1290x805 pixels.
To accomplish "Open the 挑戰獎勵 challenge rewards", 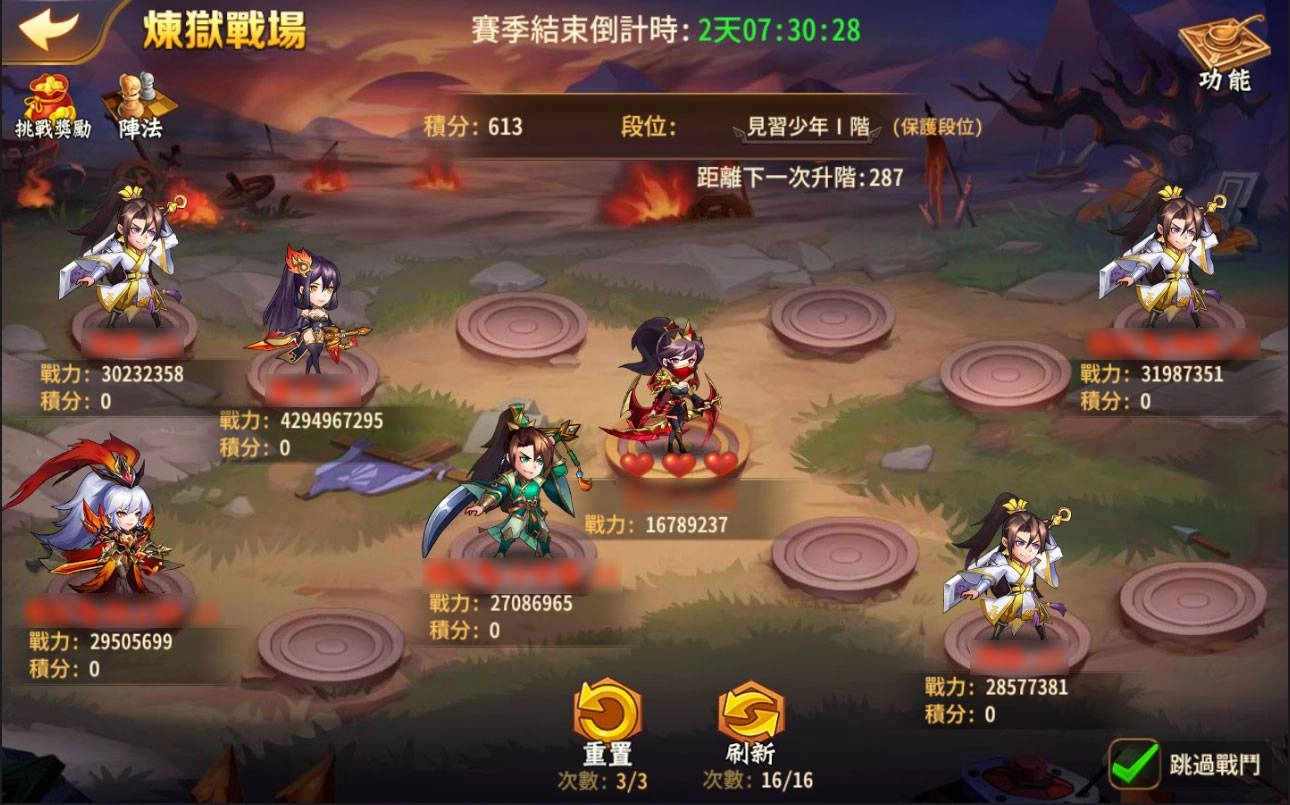I will [52, 105].
